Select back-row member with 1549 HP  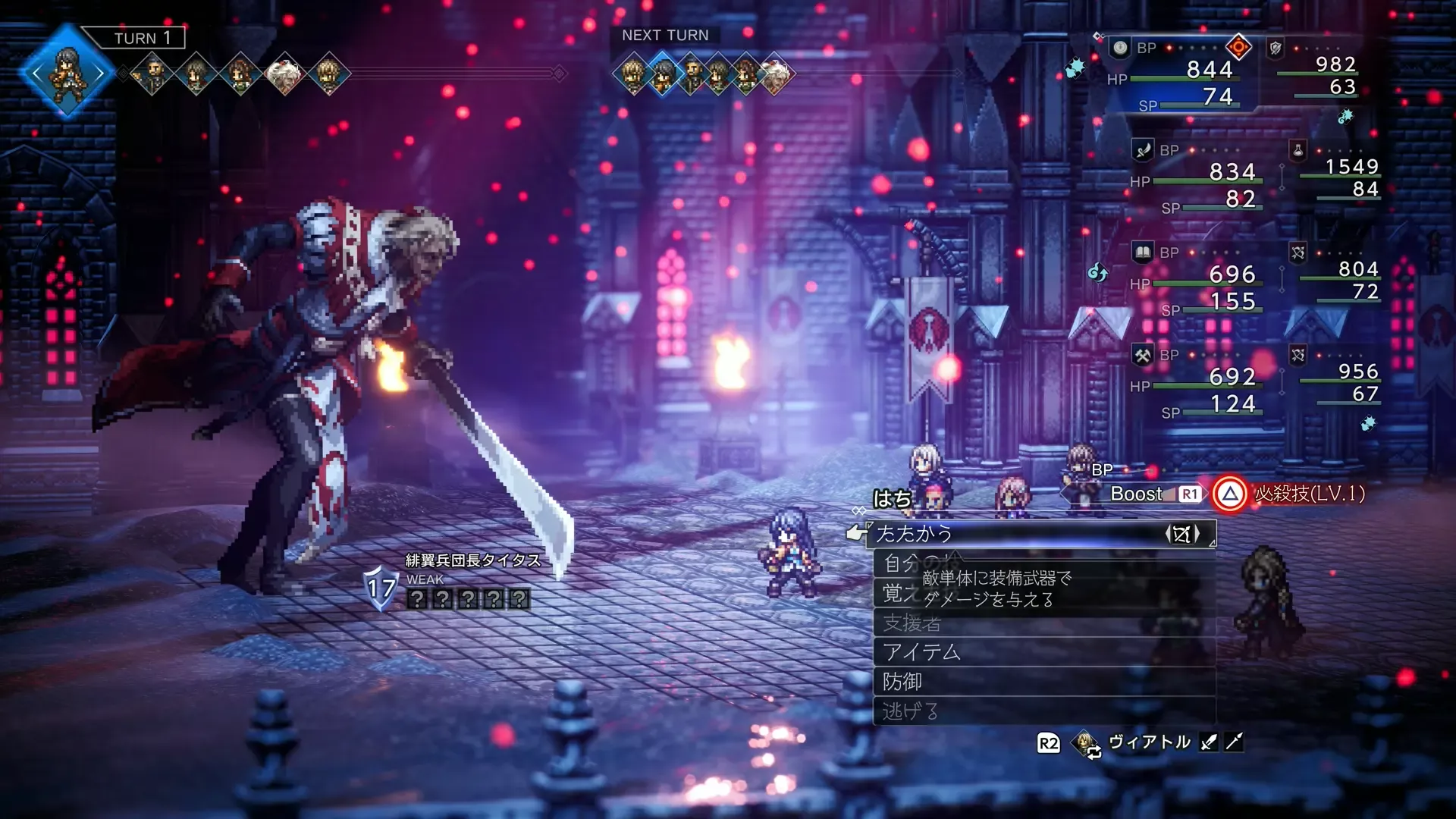click(1351, 167)
